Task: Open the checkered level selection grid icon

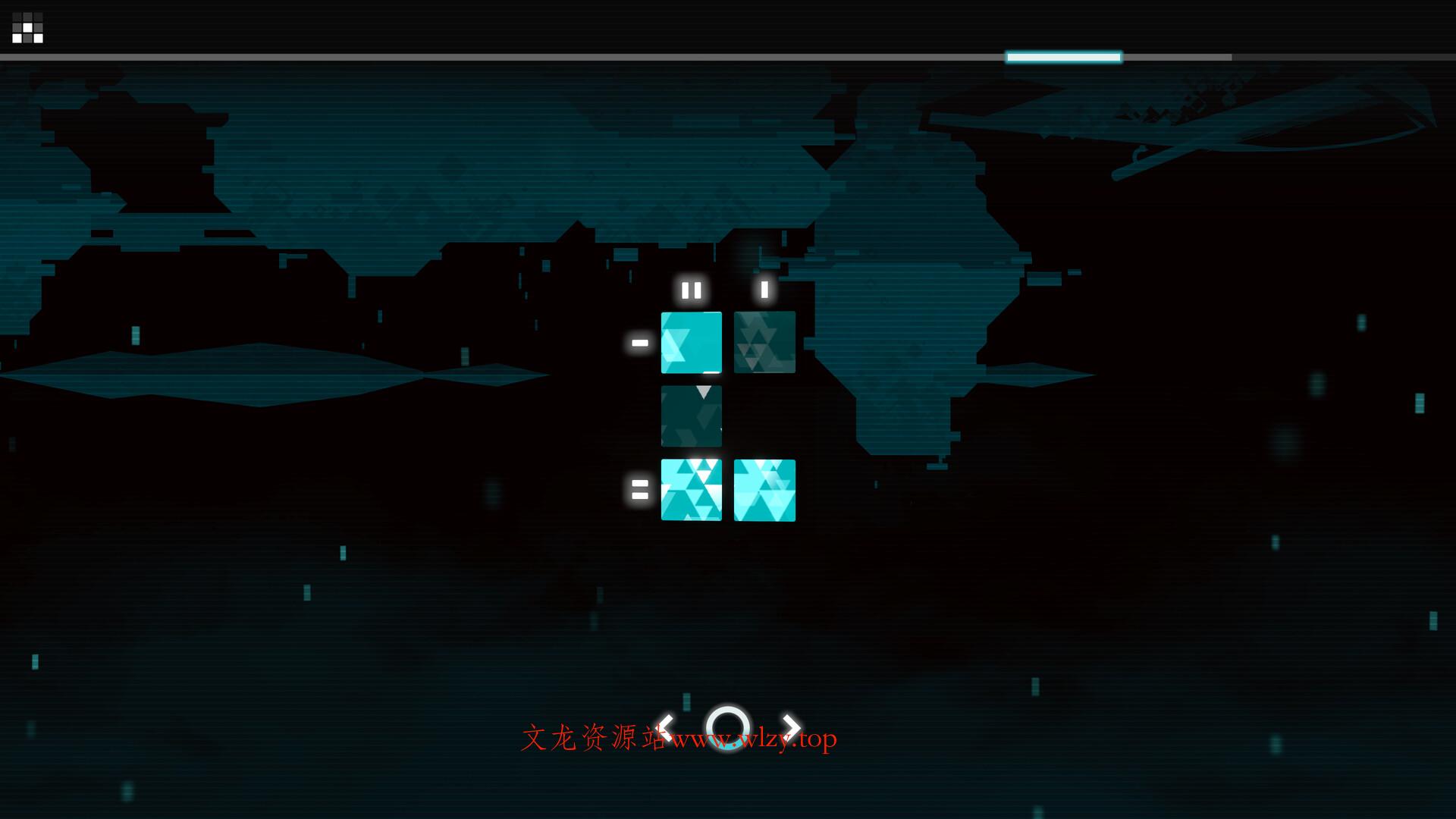Action: click(28, 29)
